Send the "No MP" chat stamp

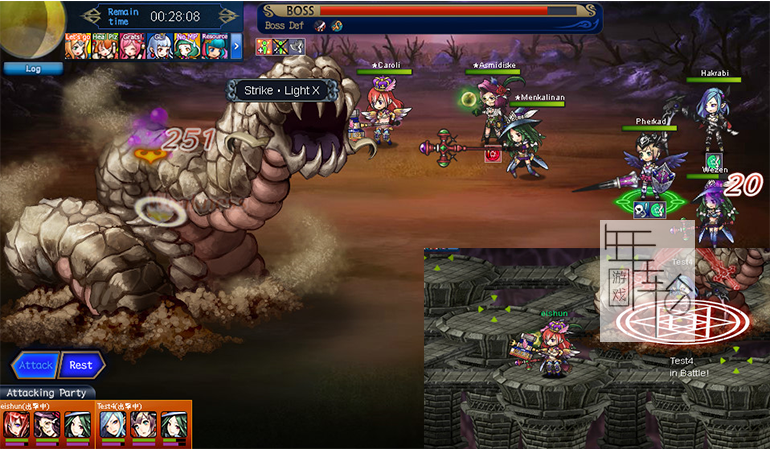coord(187,45)
